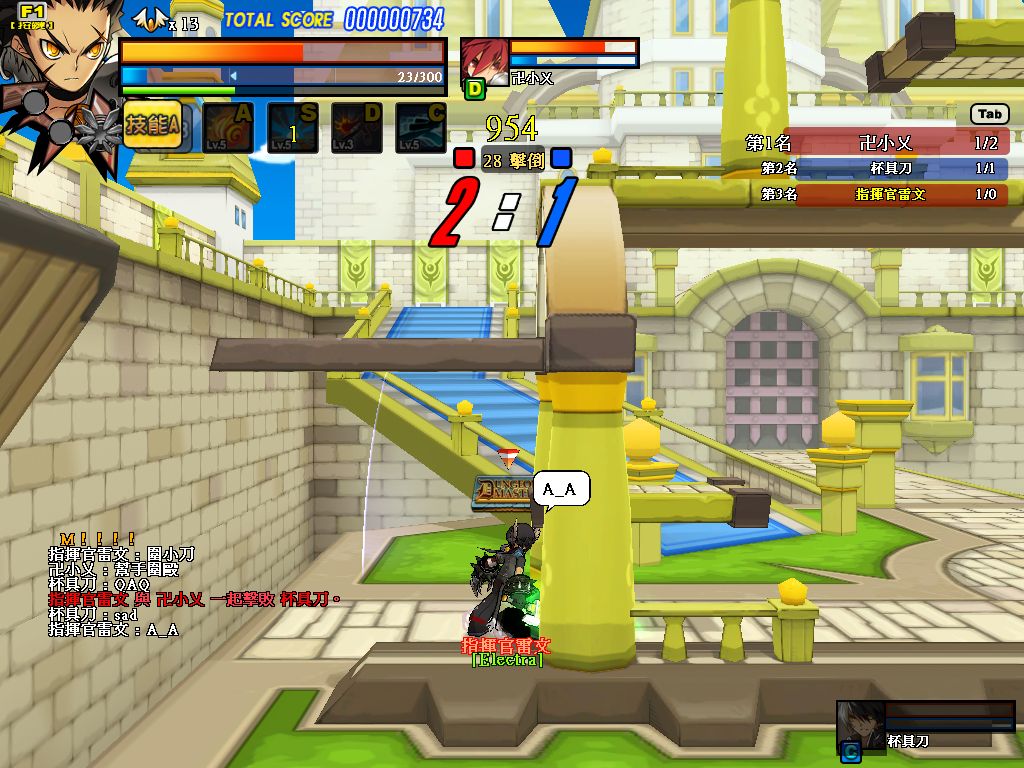
Task: Choose the second-place row for 杯具刀
Action: coord(877,169)
